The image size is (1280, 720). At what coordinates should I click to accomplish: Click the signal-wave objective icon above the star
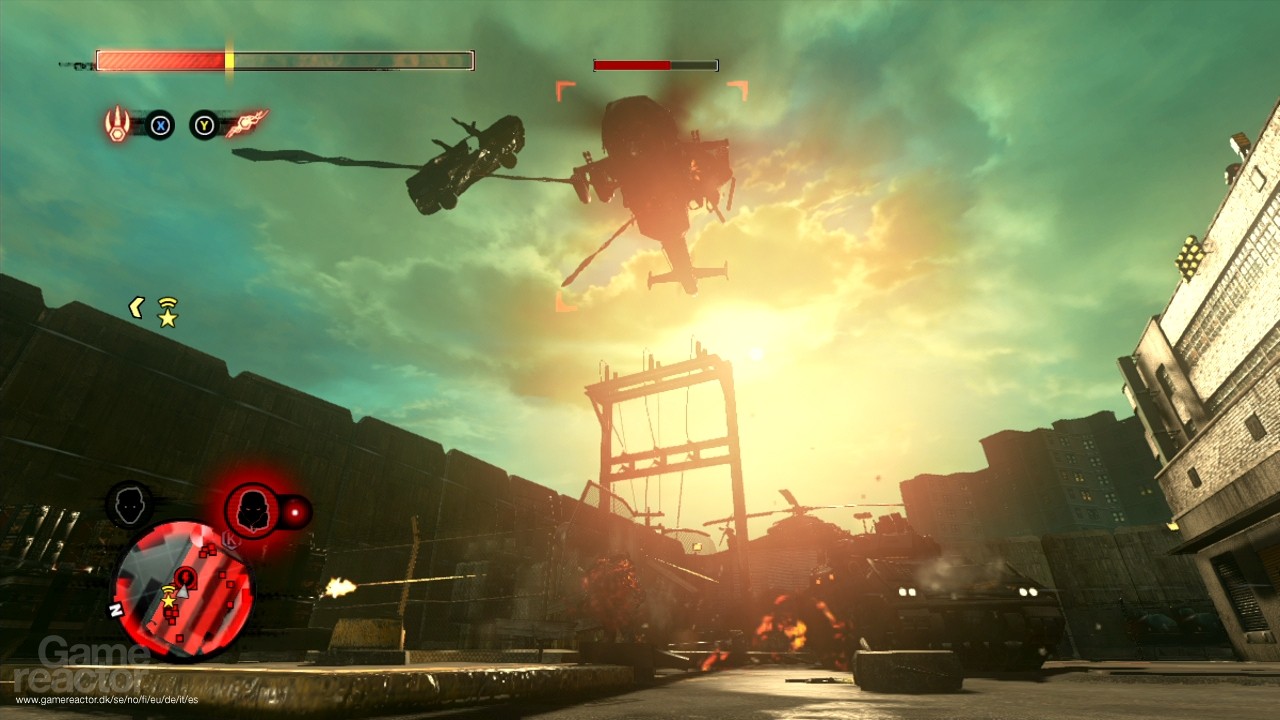point(167,588)
